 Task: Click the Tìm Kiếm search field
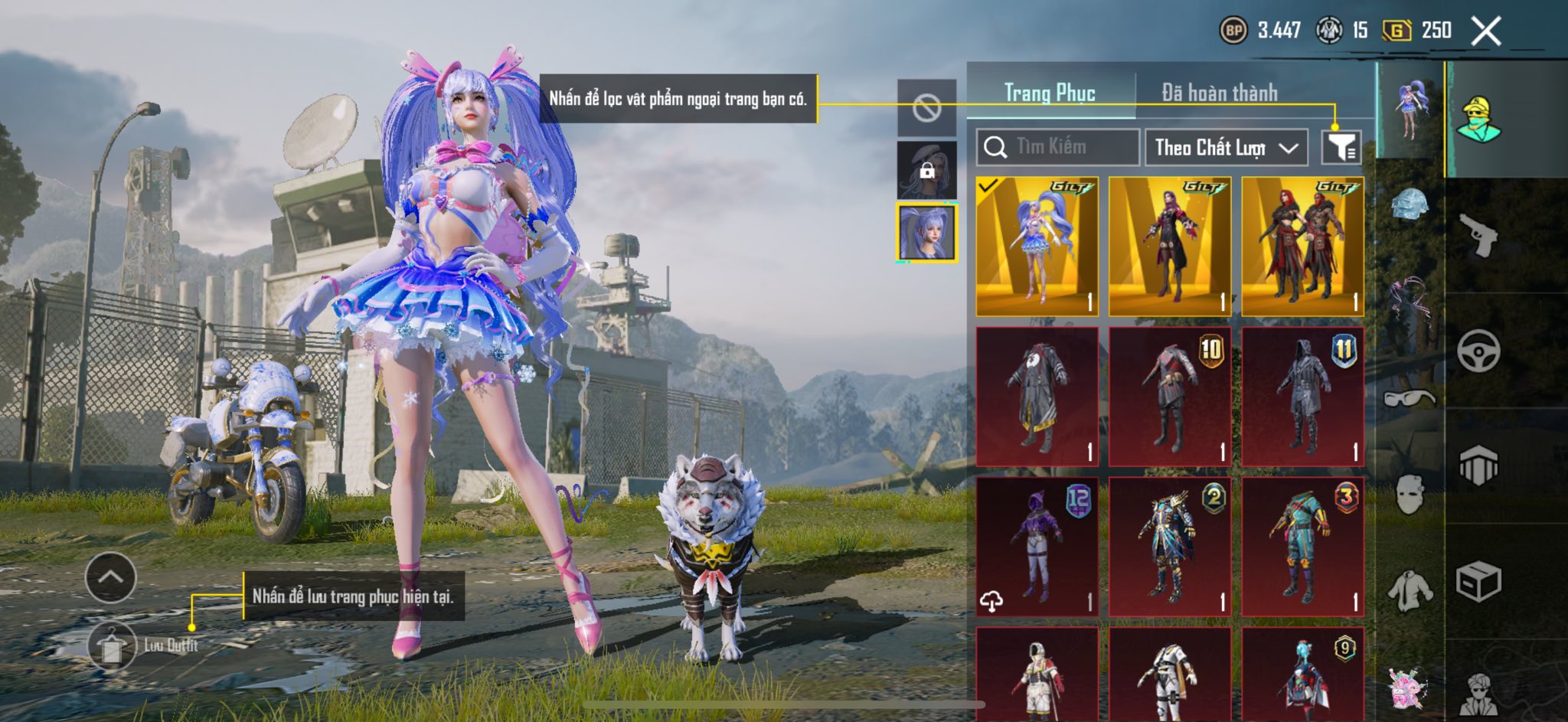[1058, 147]
